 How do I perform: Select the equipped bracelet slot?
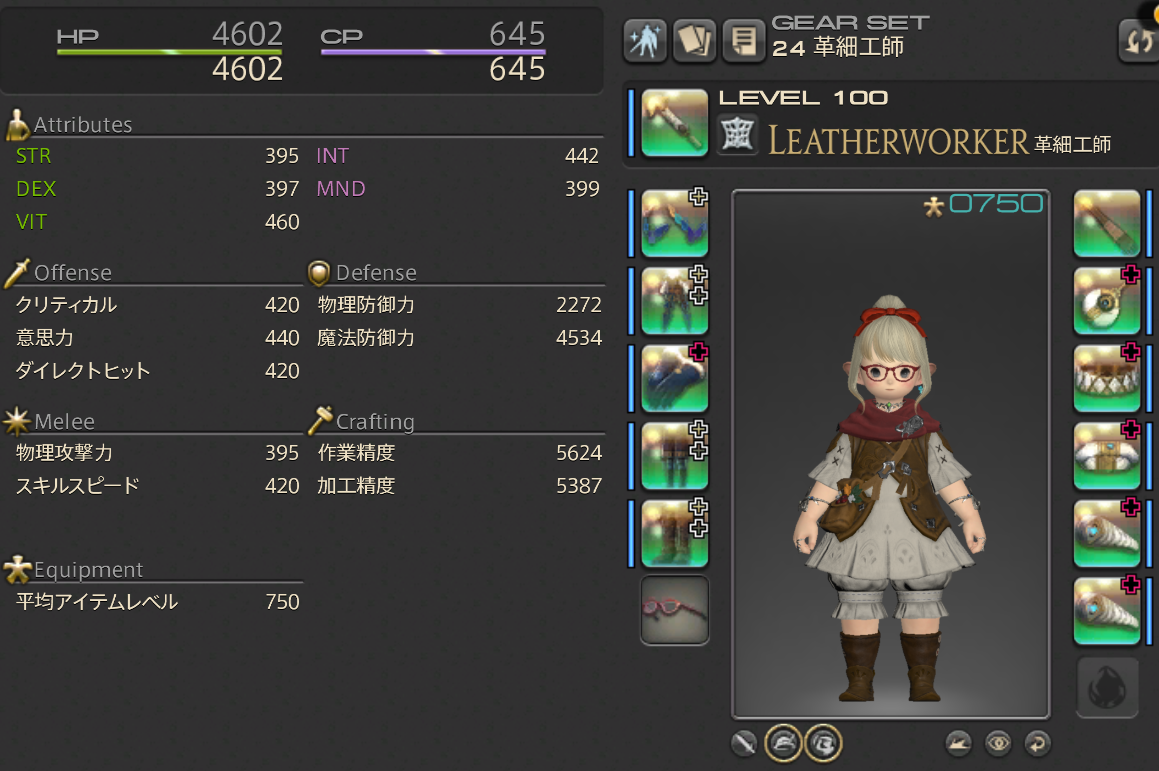1107,455
